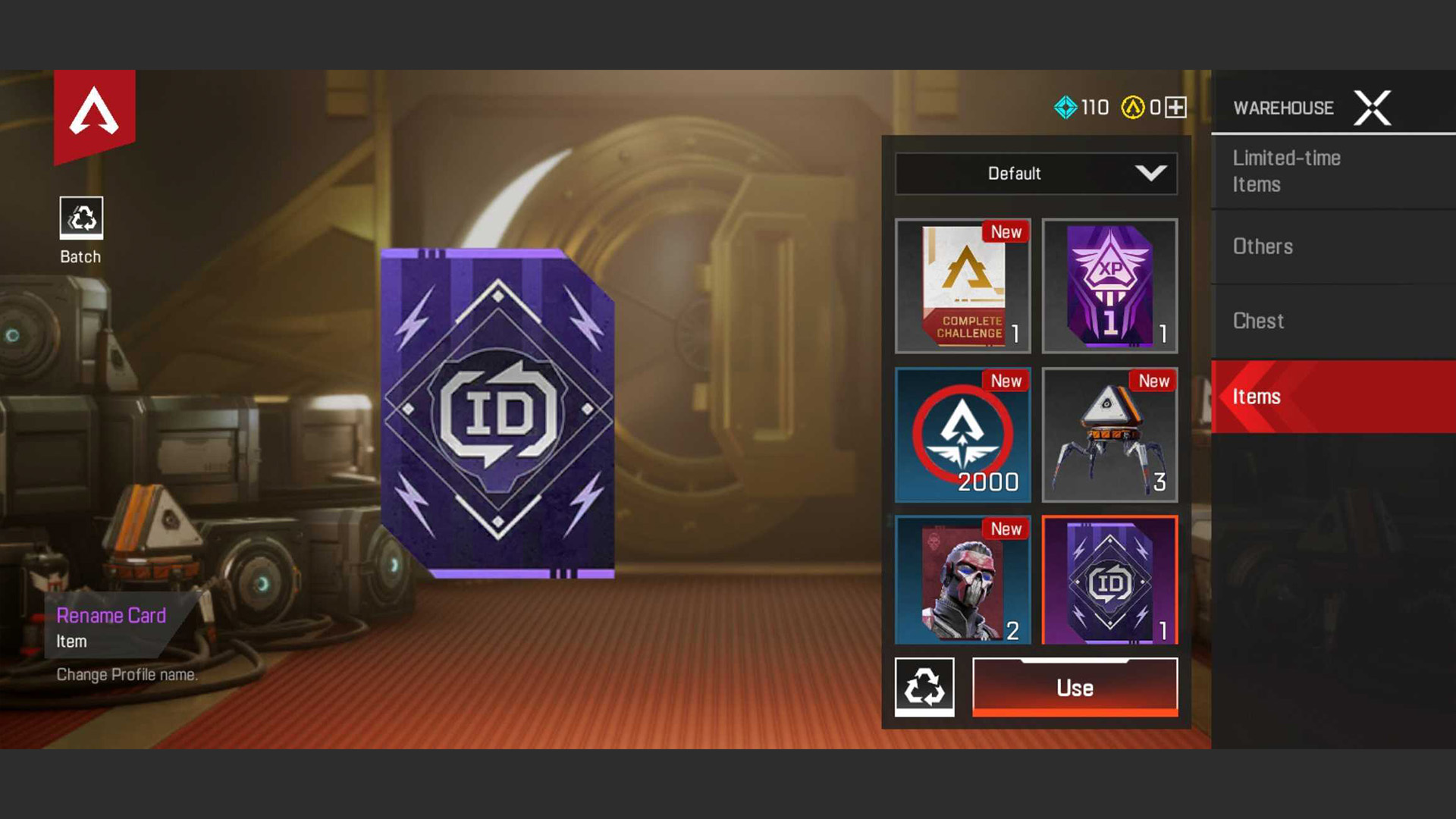Use the Rename Card item
The width and height of the screenshot is (1456, 819).
(x=1075, y=687)
